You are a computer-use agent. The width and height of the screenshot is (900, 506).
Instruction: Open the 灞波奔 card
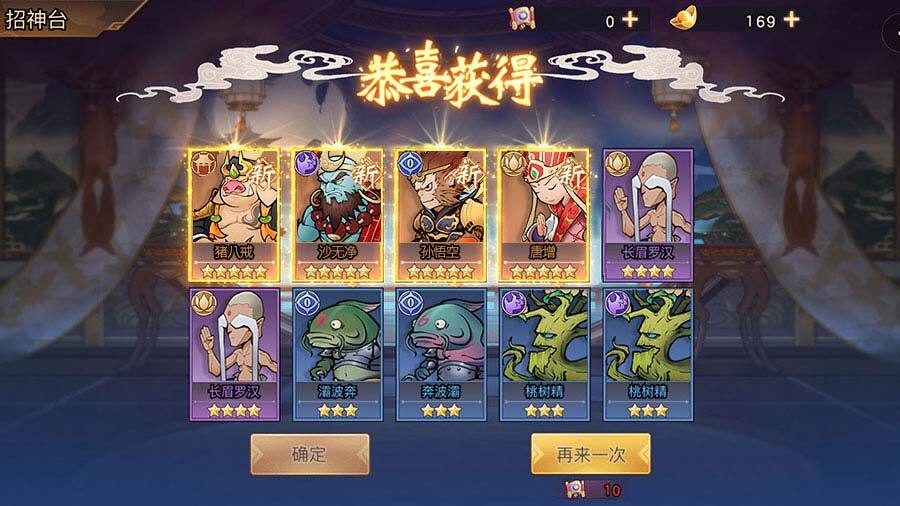(x=337, y=353)
